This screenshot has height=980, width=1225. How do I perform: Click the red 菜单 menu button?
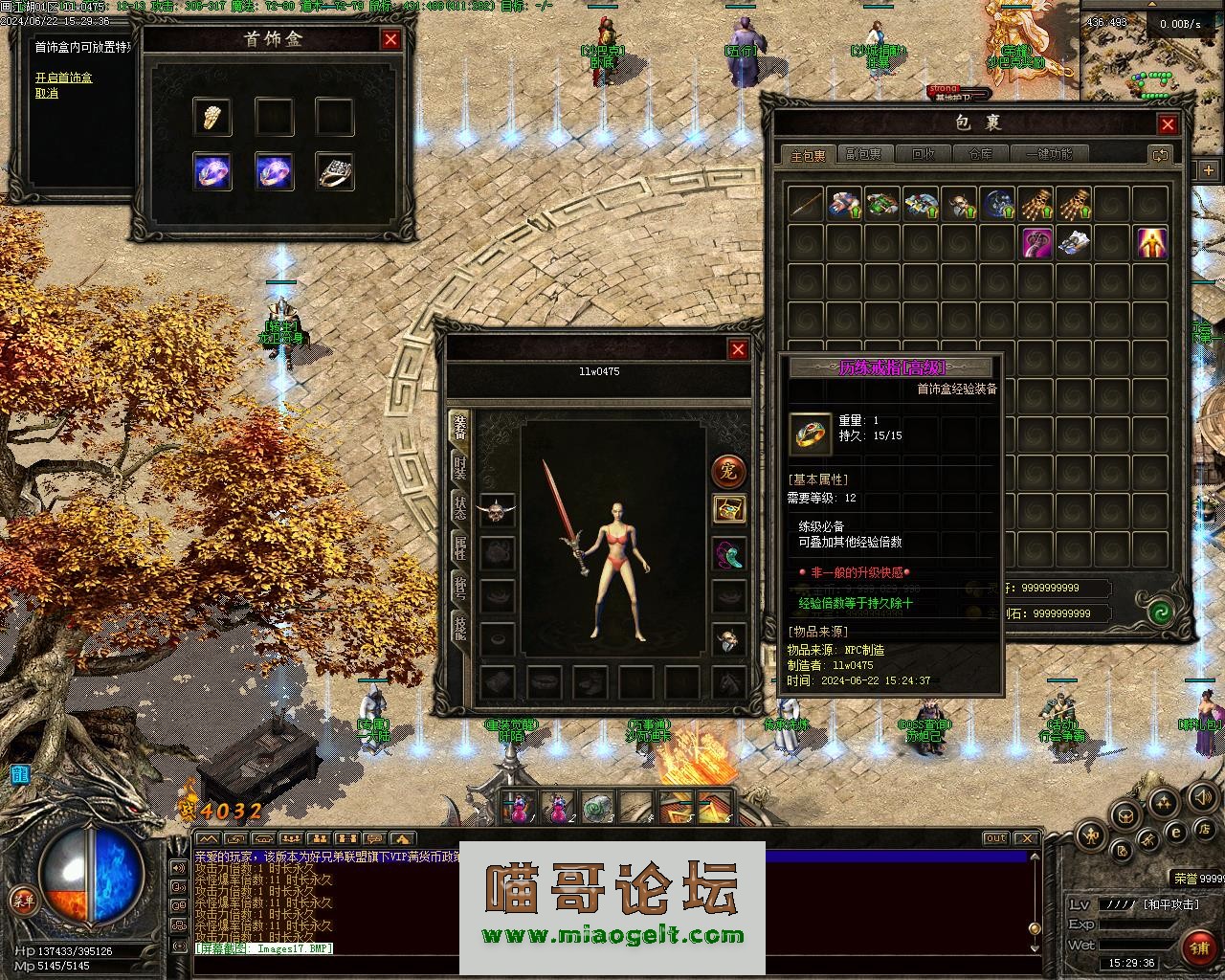coord(22,900)
